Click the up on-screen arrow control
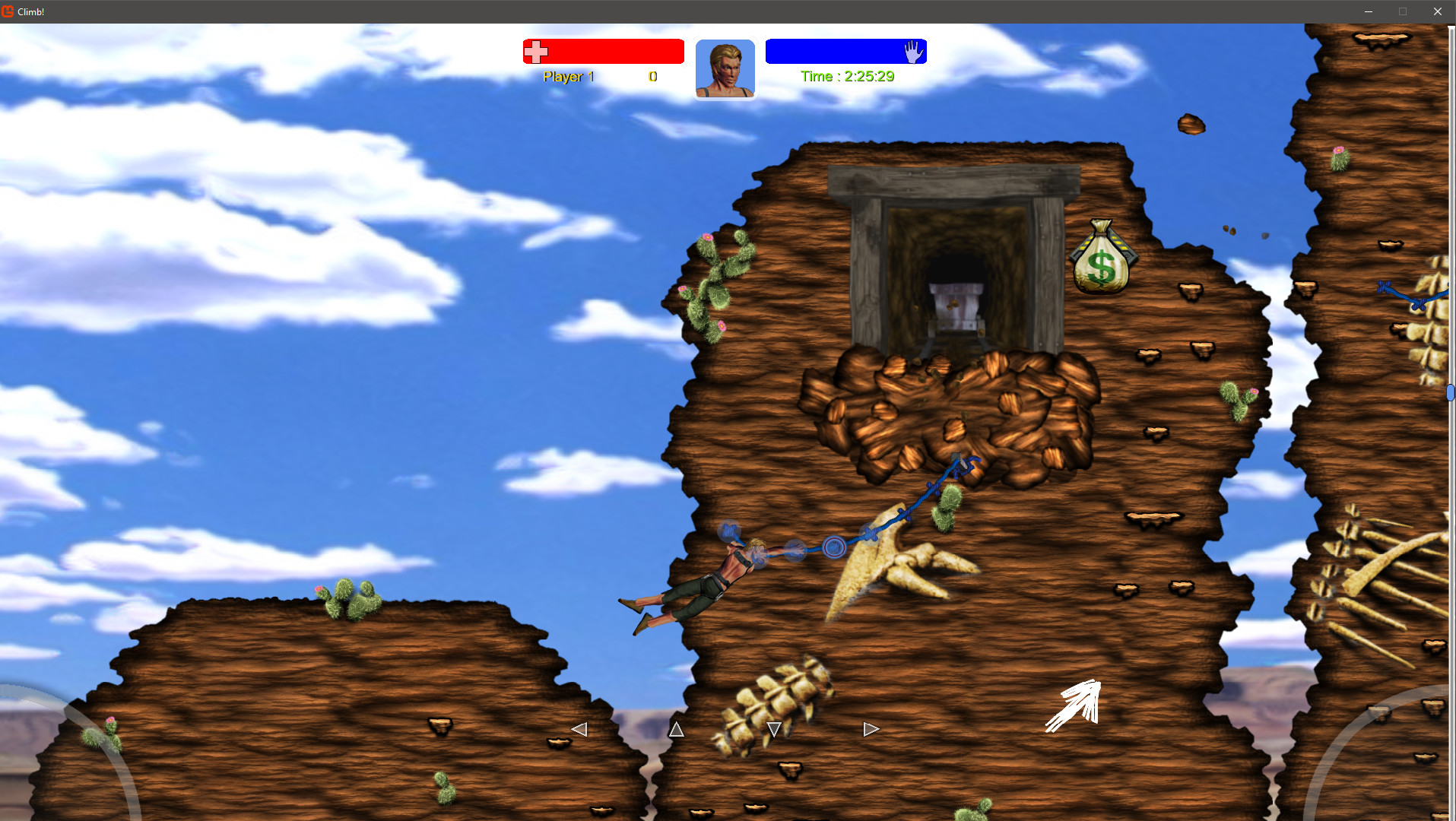The image size is (1456, 821). [675, 728]
